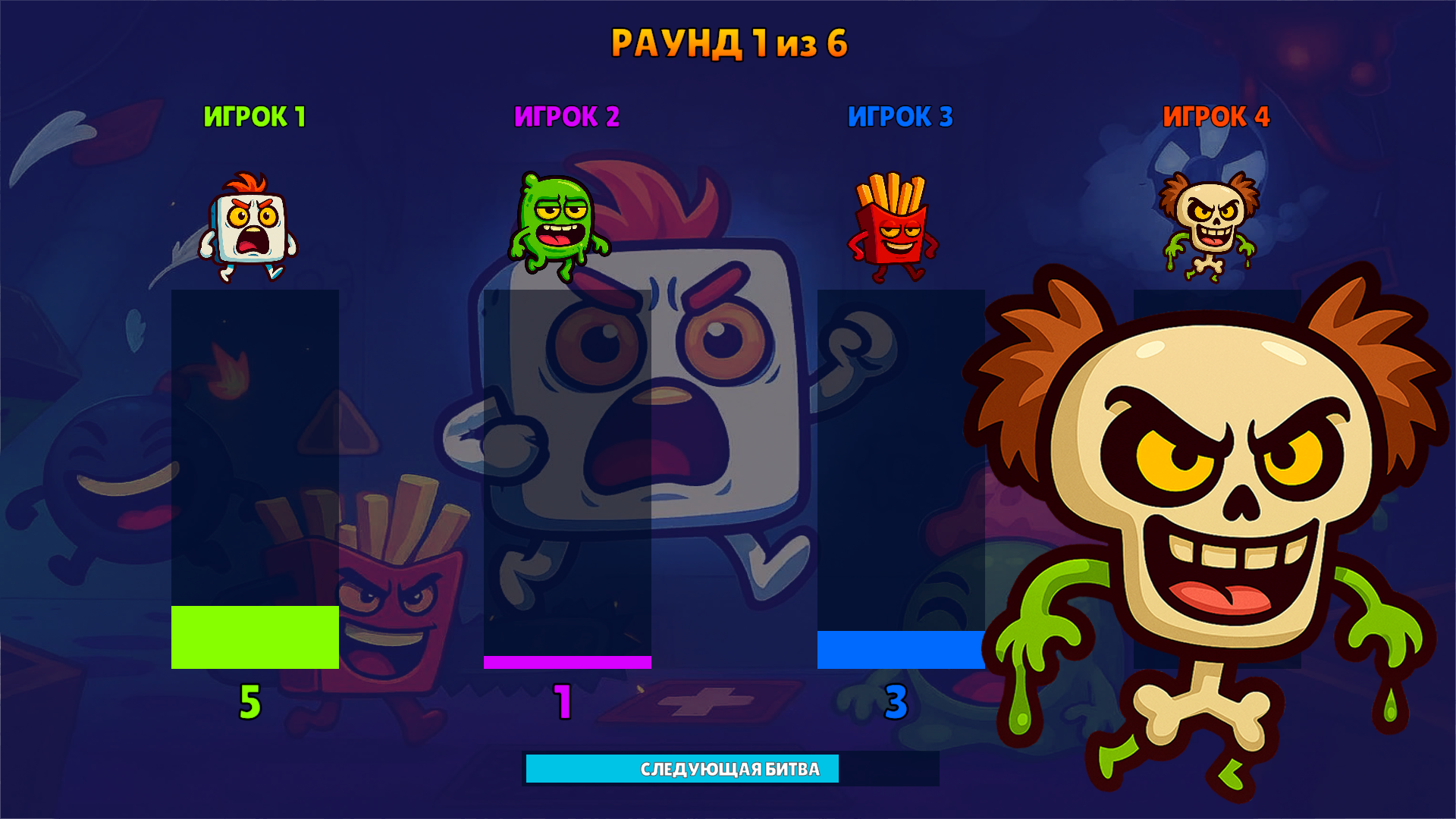Select the ИГРОК 3 label
The height and width of the screenshot is (819, 1456).
point(902,117)
